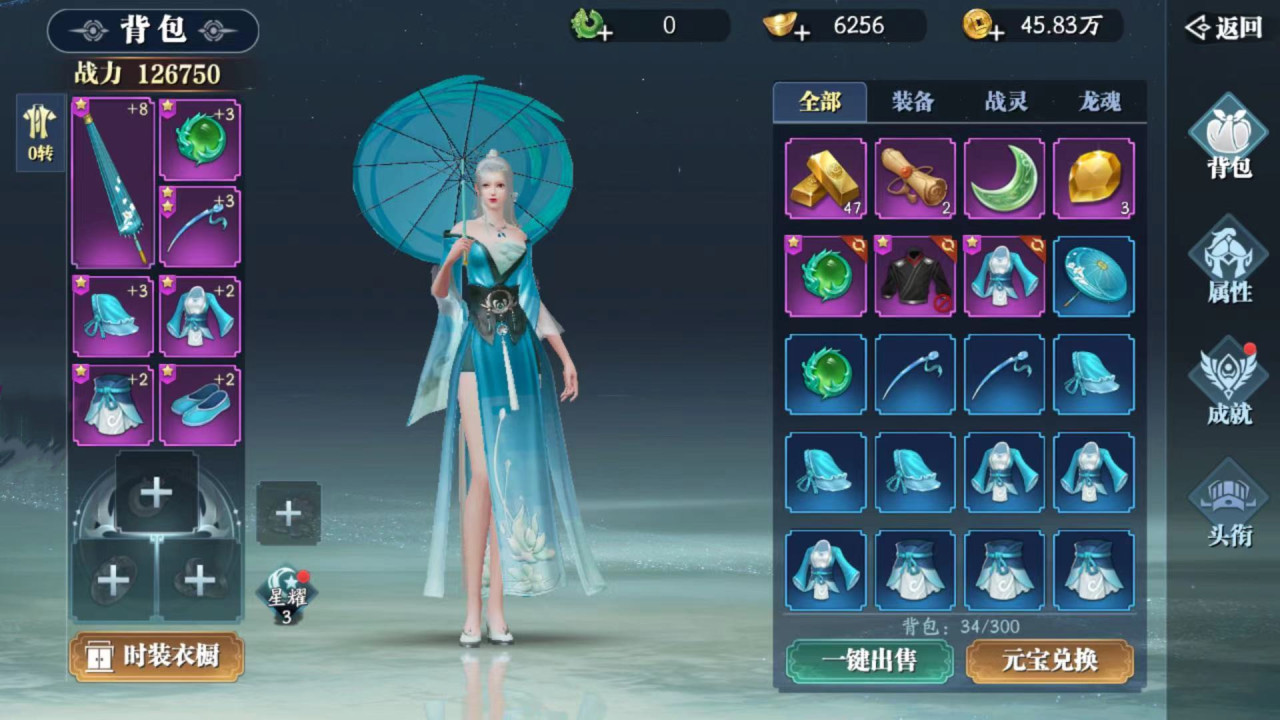Open the 龙魂 tab
1280x720 pixels.
[x=1099, y=102]
